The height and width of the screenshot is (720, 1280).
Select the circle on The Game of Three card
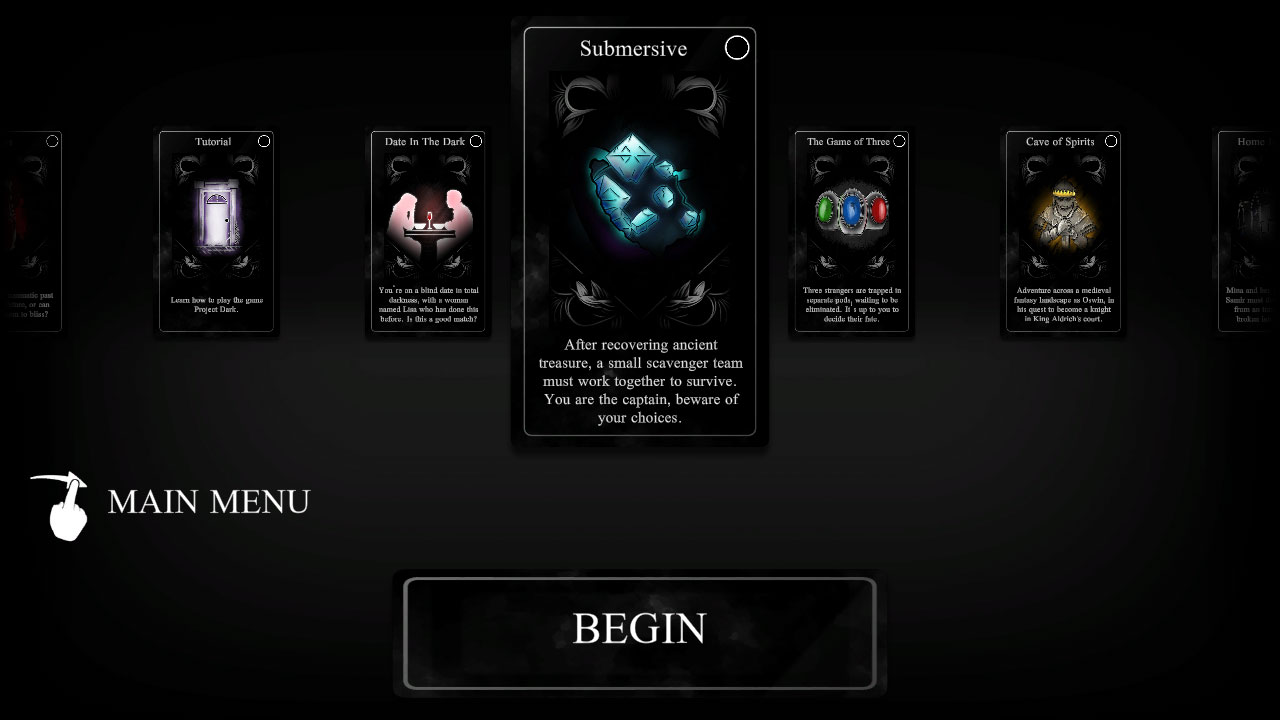(x=898, y=141)
